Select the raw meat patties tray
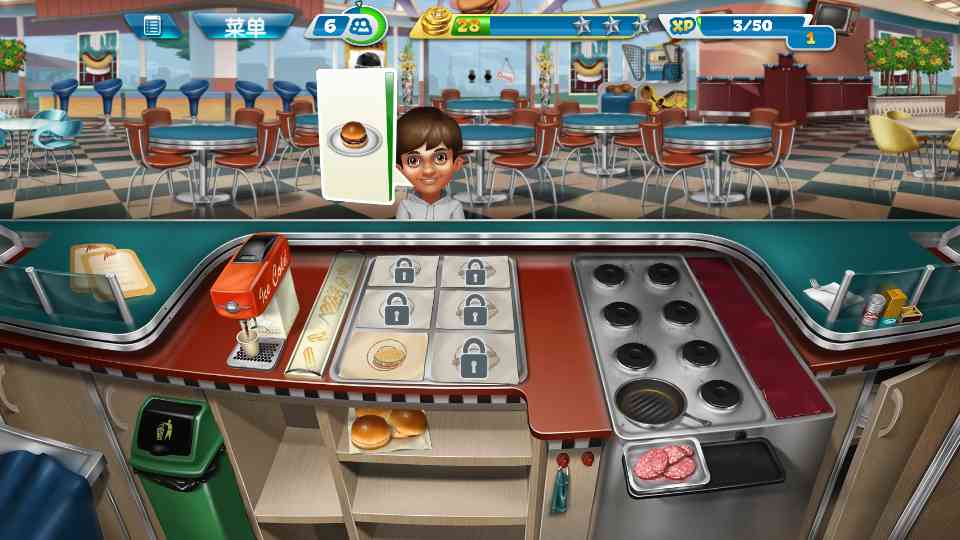Screen dimensions: 960x540 [x=666, y=462]
